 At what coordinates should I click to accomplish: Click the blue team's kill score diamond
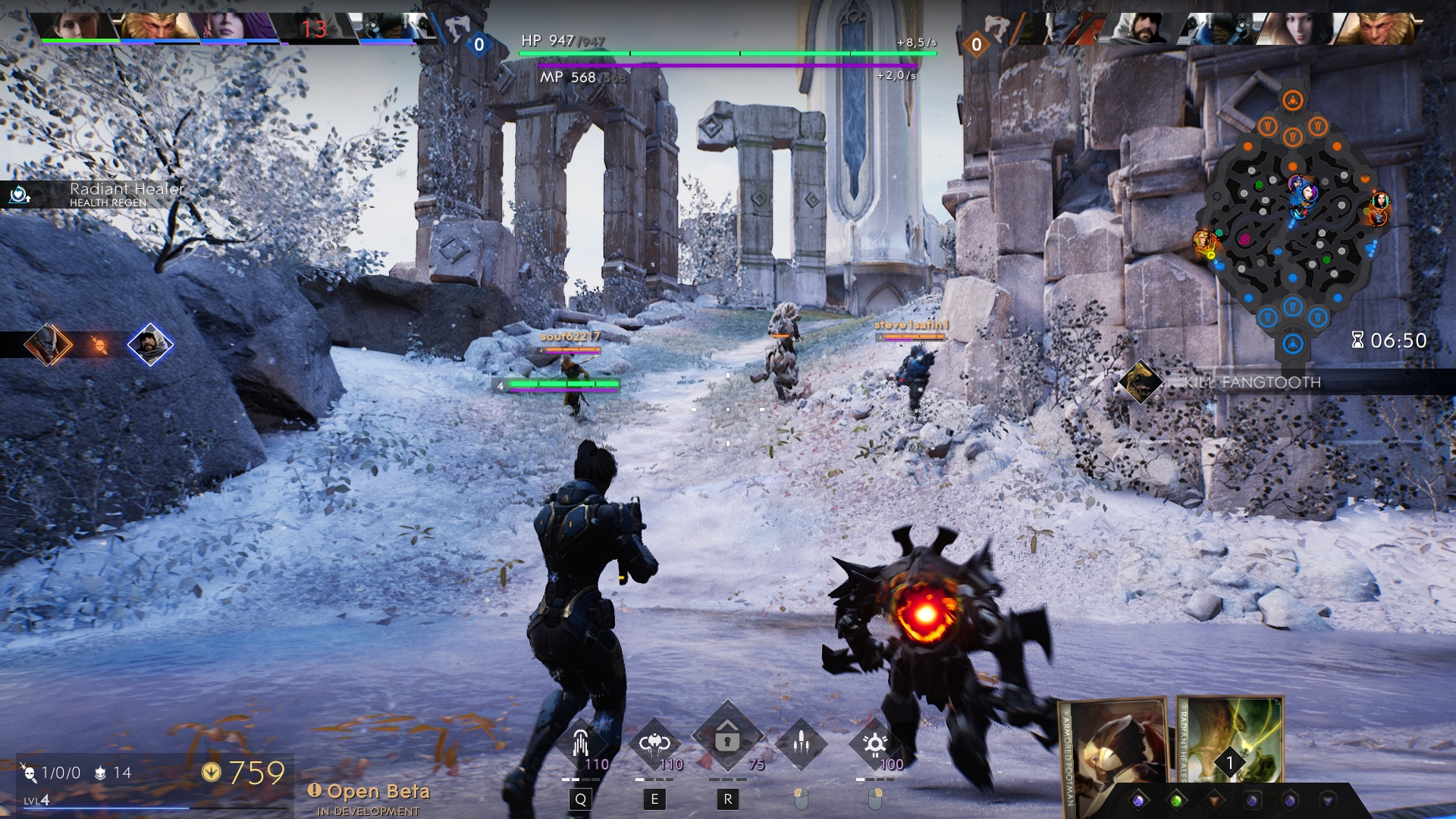coord(479,45)
